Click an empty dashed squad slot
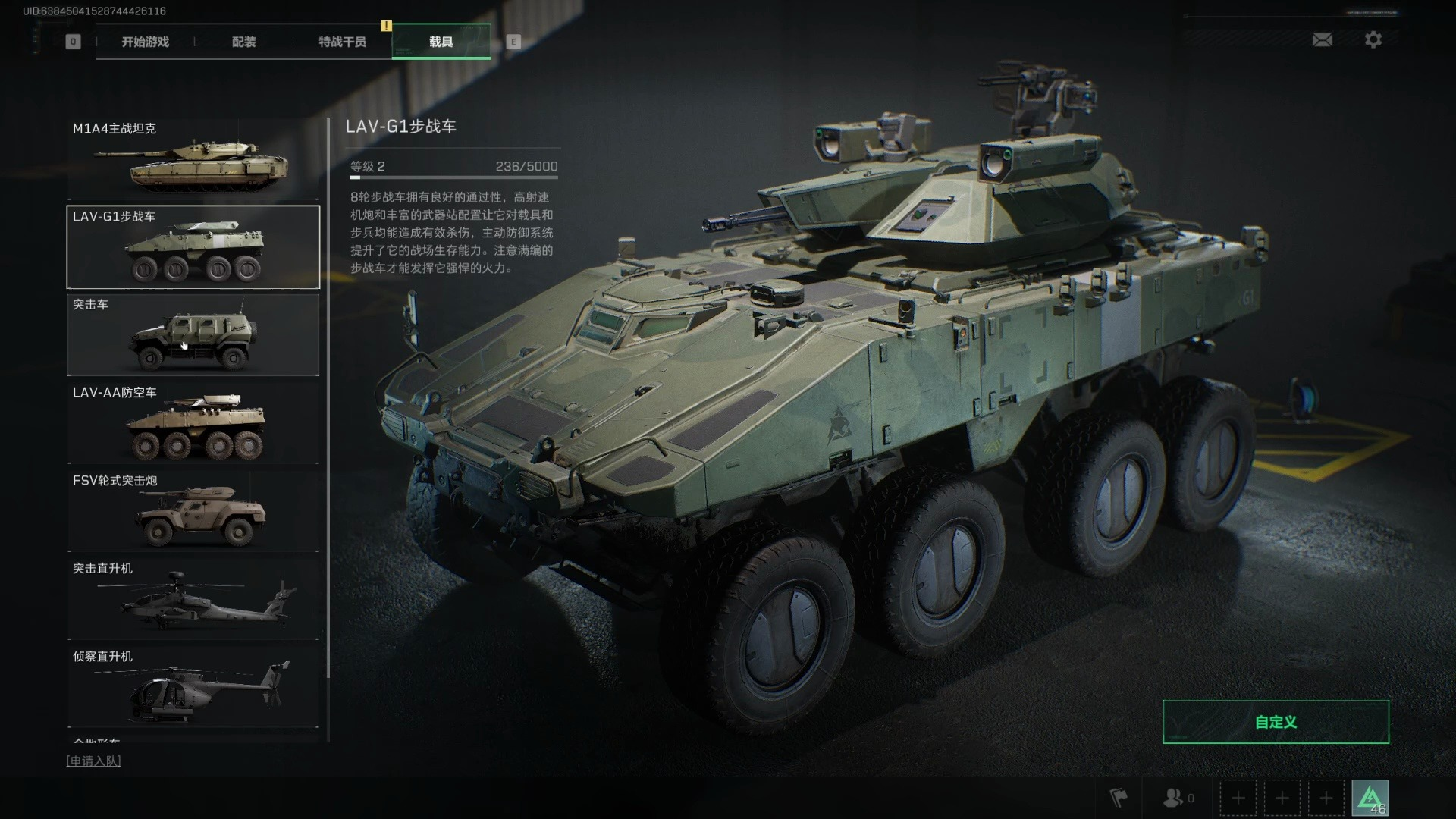The width and height of the screenshot is (1456, 819). click(1238, 798)
